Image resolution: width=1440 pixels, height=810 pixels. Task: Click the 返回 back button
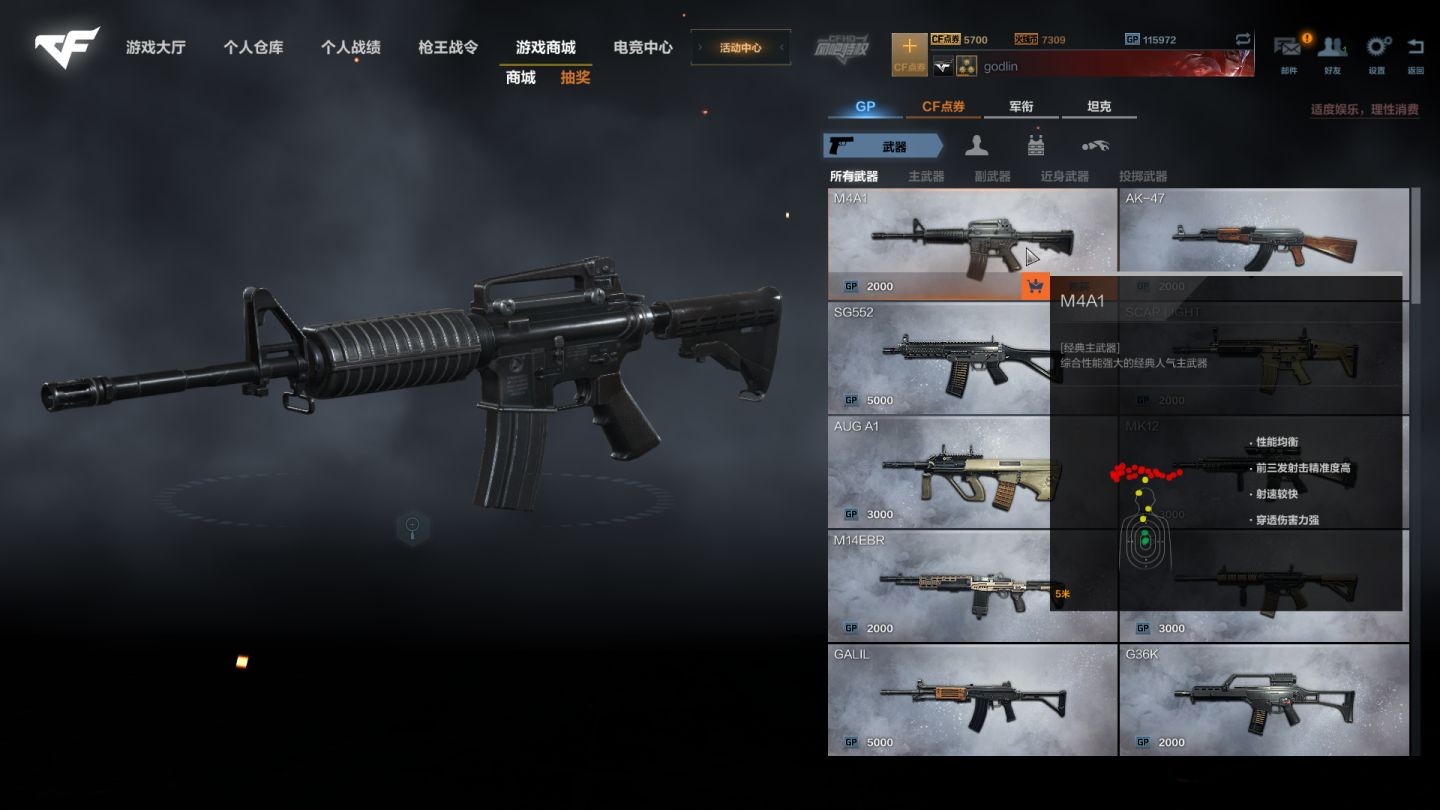1415,53
